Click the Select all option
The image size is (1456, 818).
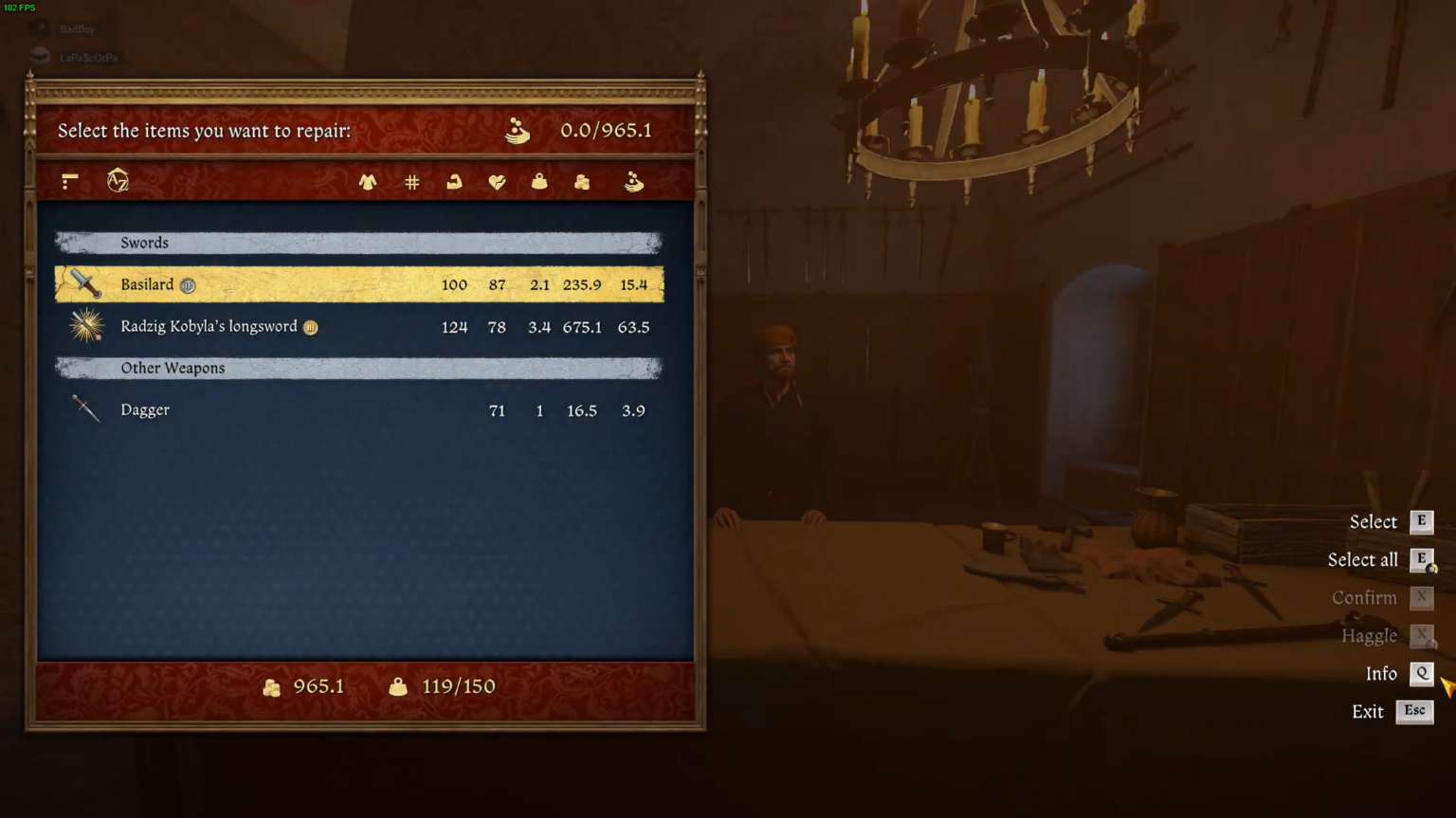[x=1362, y=559]
